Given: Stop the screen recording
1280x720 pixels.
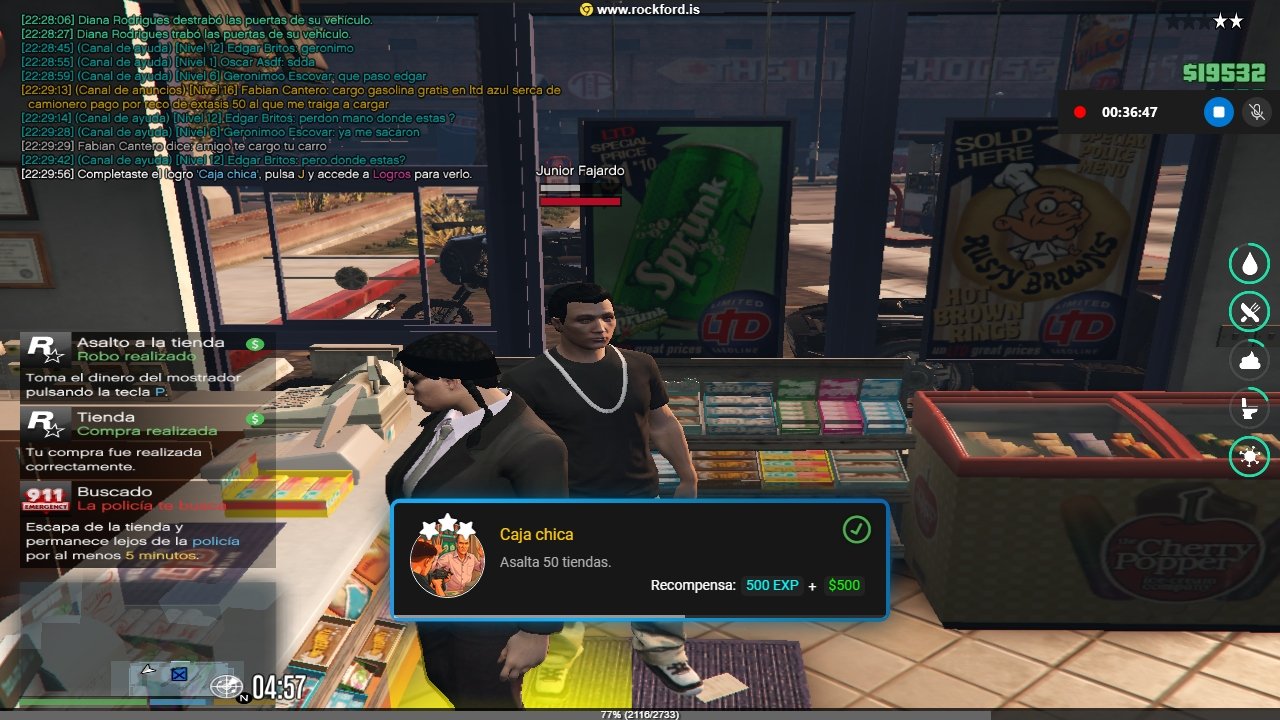Looking at the screenshot, I should coord(1218,112).
